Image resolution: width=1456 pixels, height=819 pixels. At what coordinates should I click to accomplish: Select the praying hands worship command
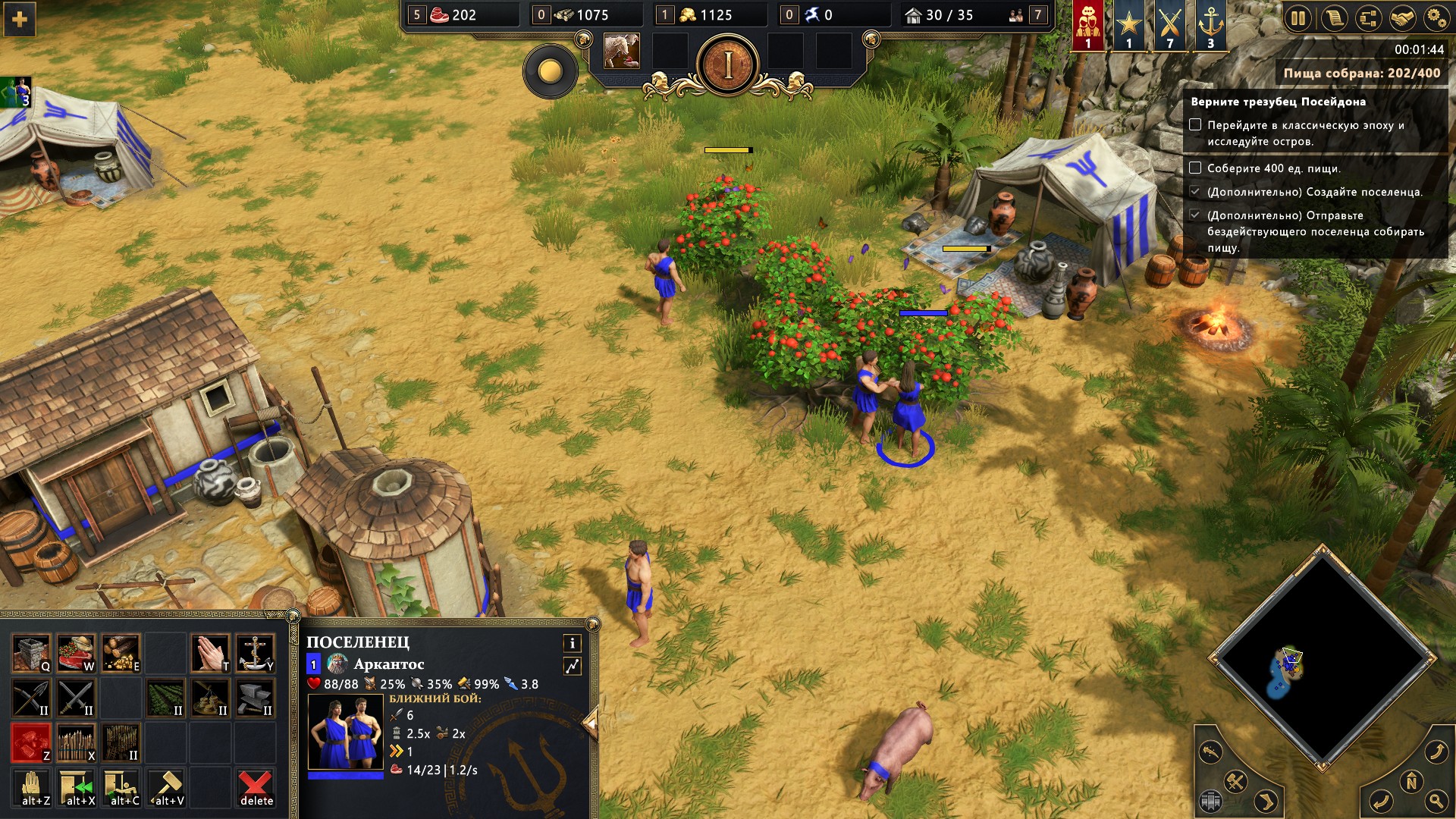coord(210,654)
